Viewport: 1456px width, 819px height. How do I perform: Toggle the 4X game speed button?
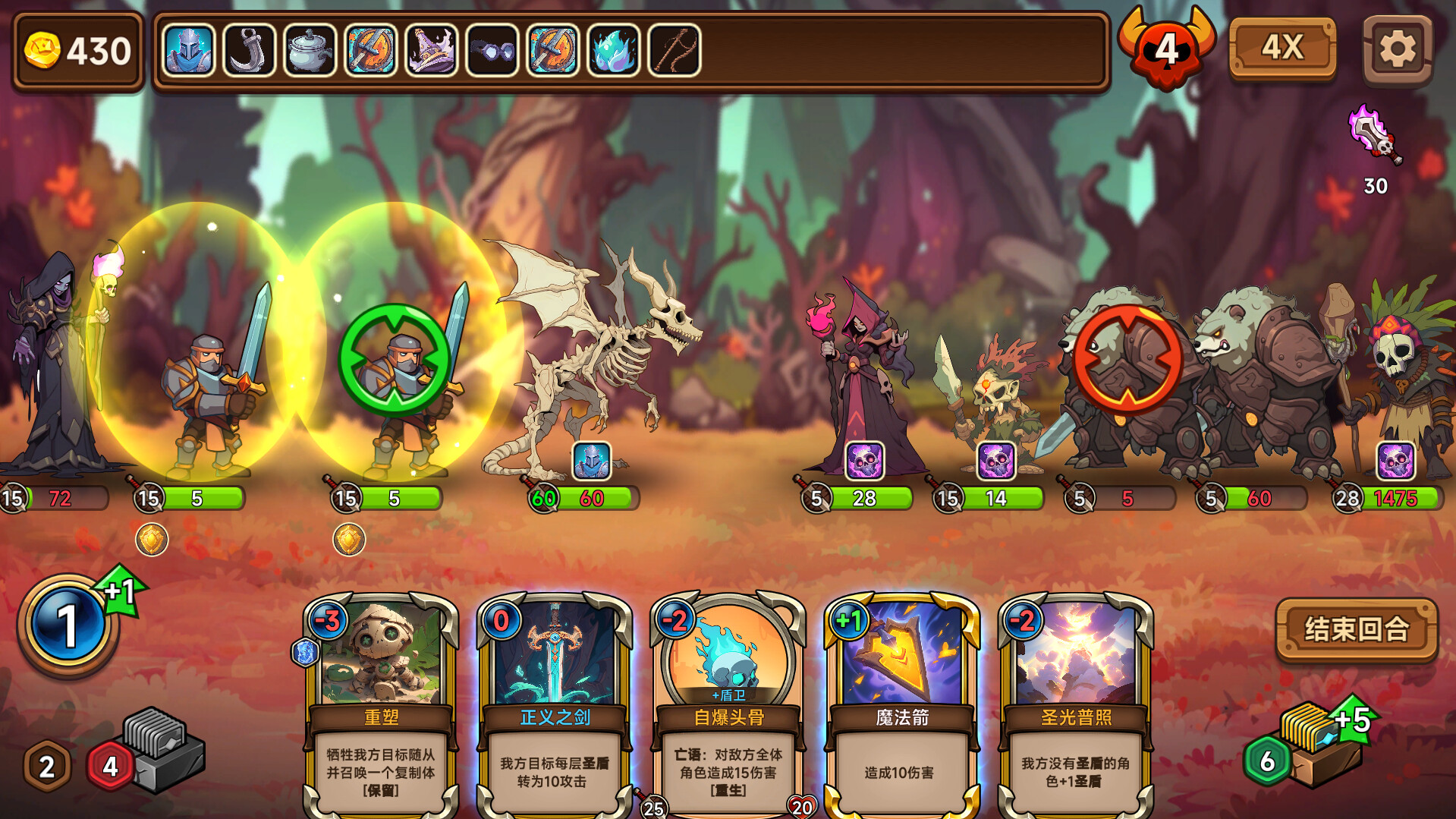[1282, 49]
